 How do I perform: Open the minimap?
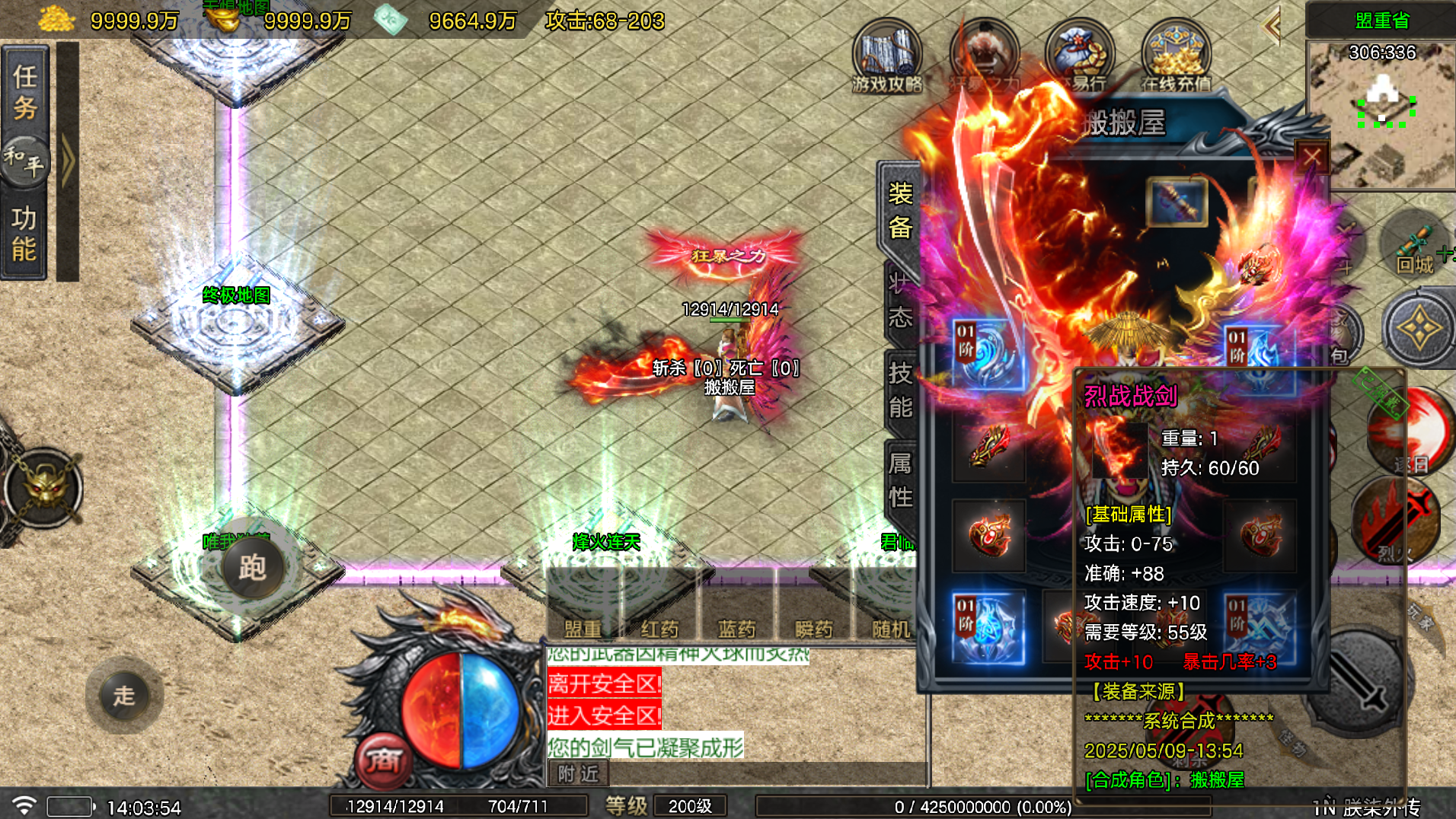[x=1381, y=114]
